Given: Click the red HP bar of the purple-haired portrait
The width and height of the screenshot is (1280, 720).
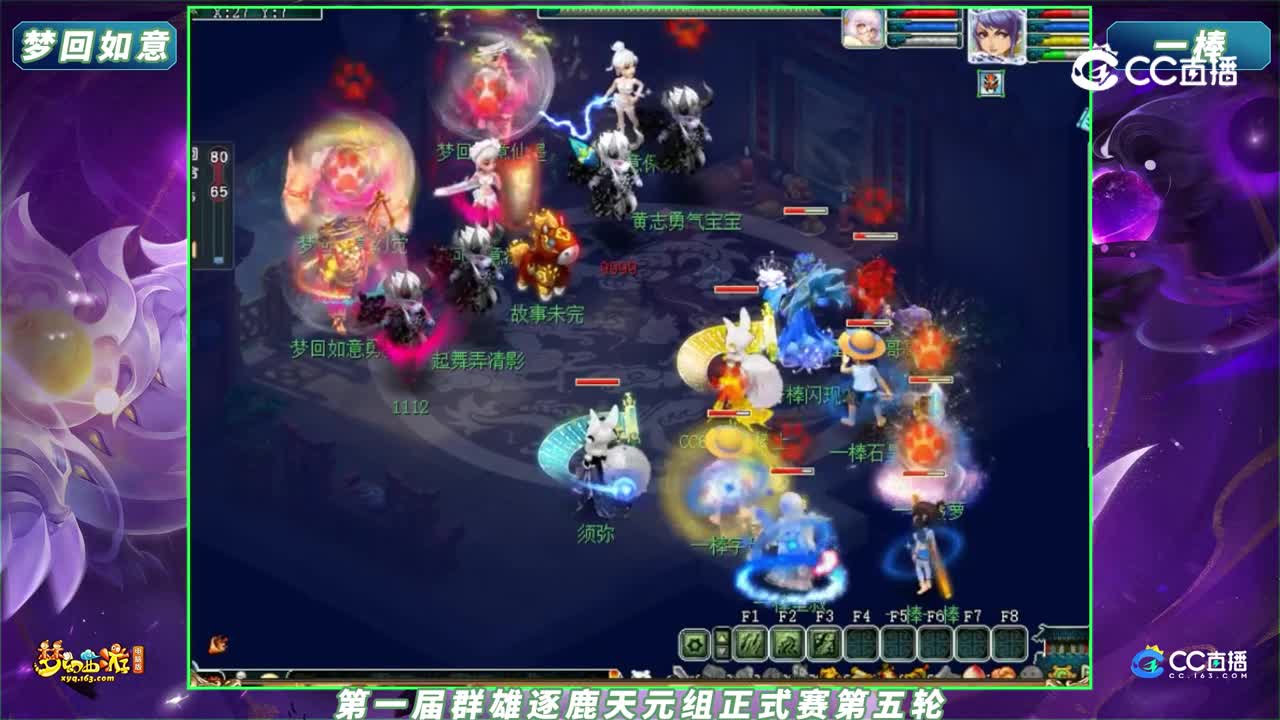Looking at the screenshot, I should pyautogui.click(x=1058, y=14).
